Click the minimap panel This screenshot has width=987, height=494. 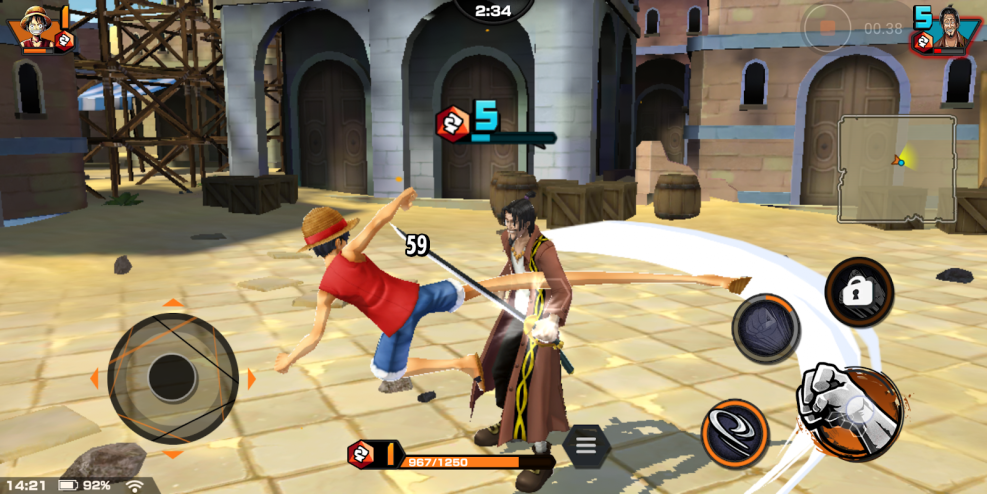point(896,168)
